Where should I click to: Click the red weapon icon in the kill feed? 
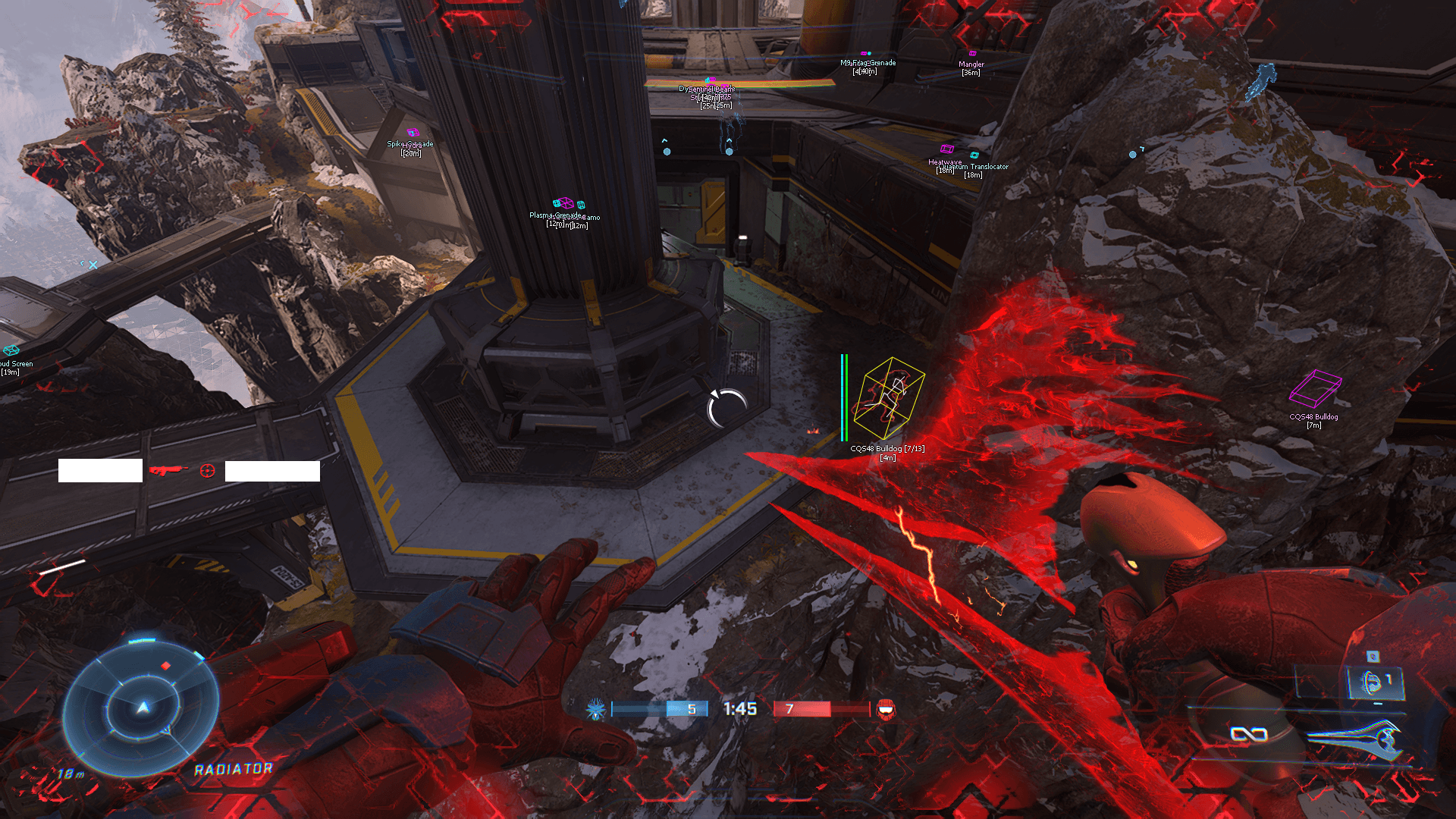click(x=168, y=471)
